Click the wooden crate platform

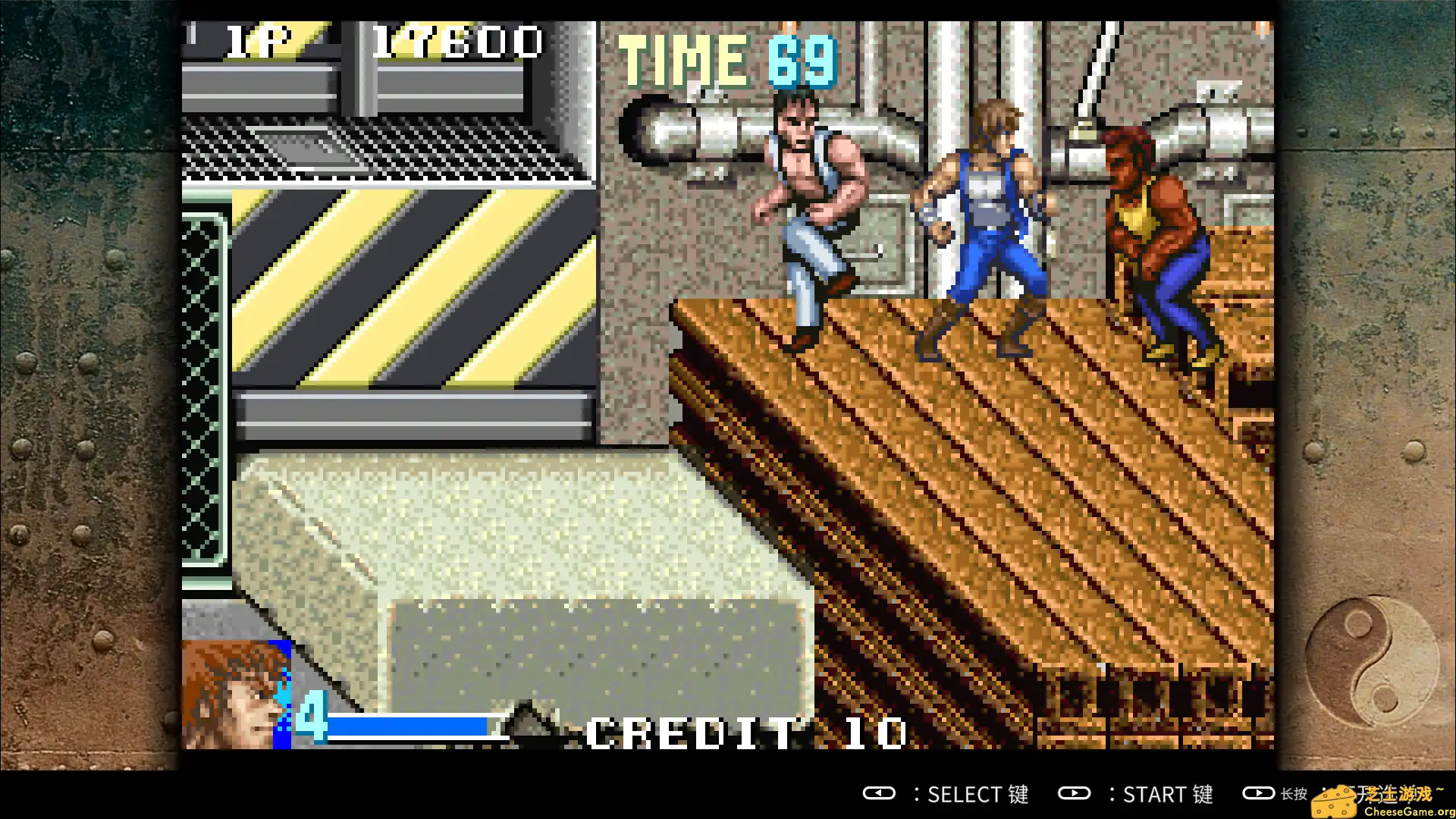(x=986, y=493)
